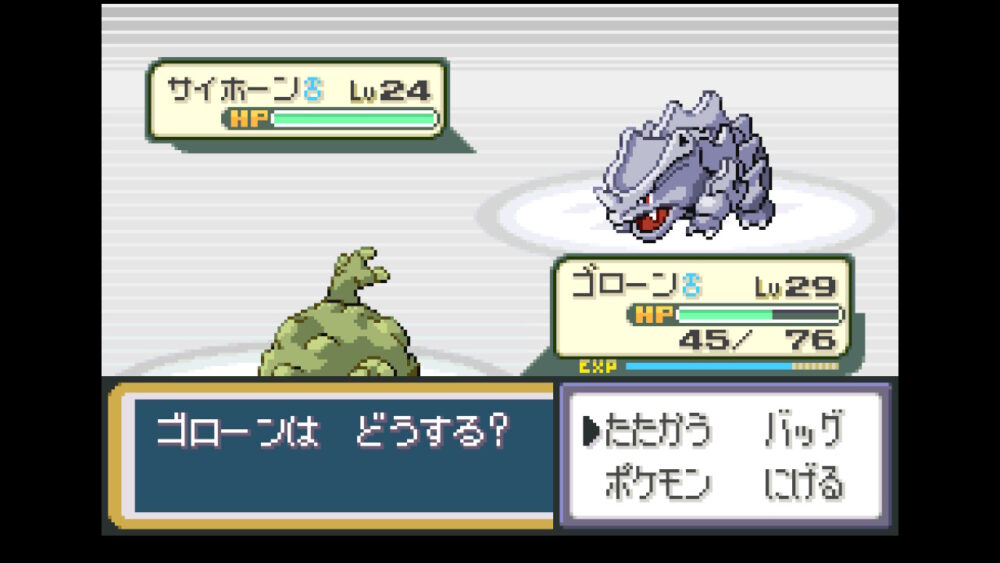This screenshot has width=1000, height=563.
Task: Pick にげる (Run) to flee battle
Action: [803, 484]
